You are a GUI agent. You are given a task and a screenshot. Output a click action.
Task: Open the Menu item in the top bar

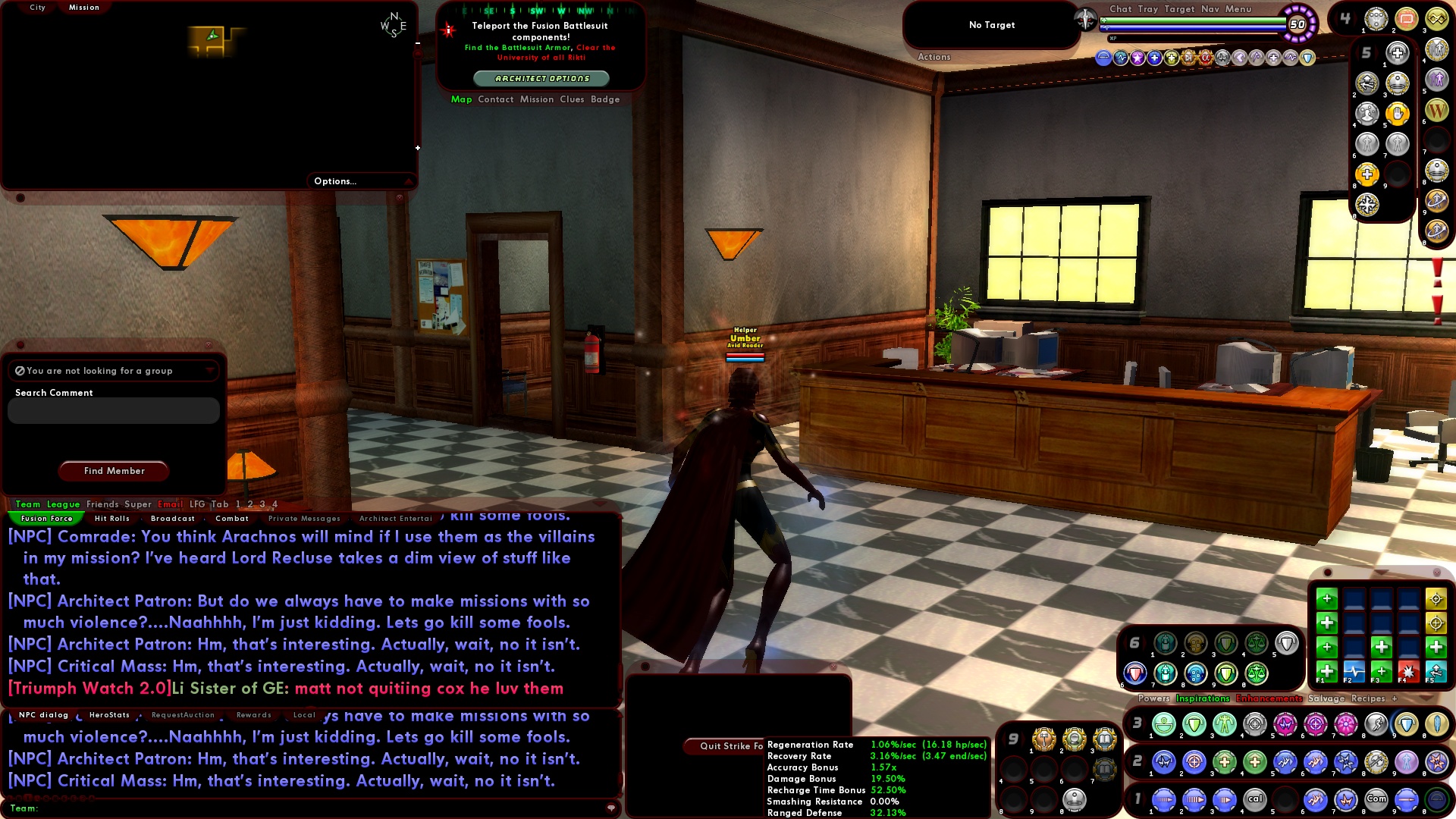coord(1238,9)
